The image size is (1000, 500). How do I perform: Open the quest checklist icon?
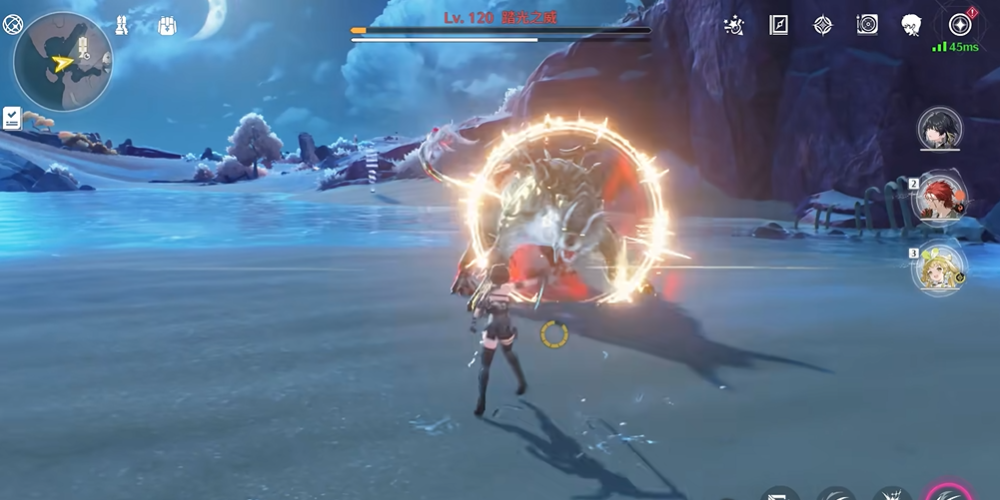click(12, 118)
